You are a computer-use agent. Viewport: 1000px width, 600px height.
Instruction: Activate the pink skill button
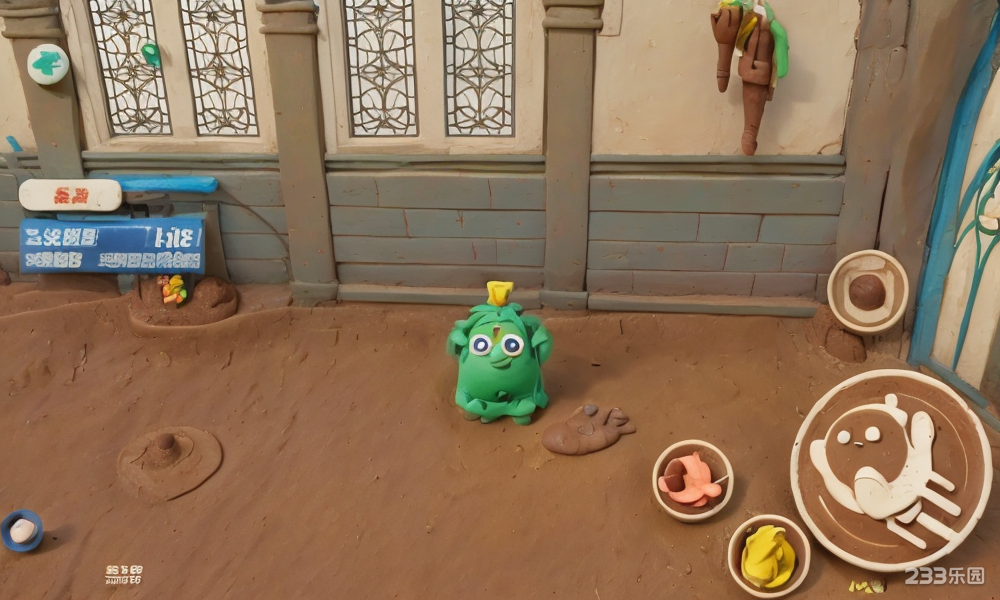[x=692, y=480]
